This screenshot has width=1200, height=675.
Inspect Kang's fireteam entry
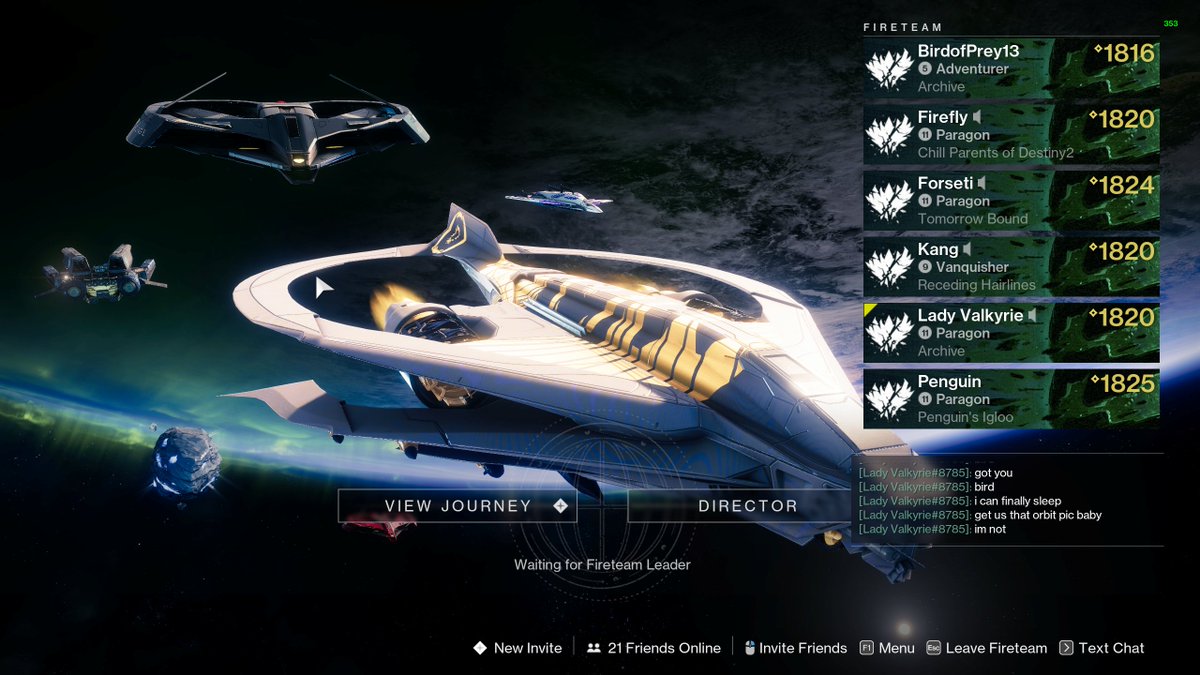point(1011,267)
